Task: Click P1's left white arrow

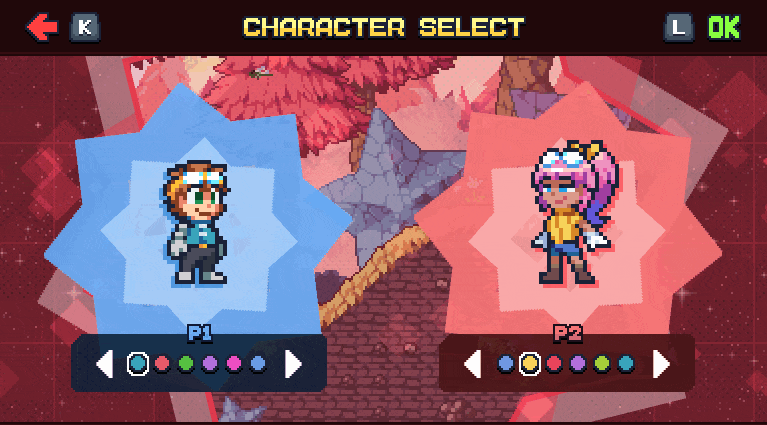Action: click(104, 364)
